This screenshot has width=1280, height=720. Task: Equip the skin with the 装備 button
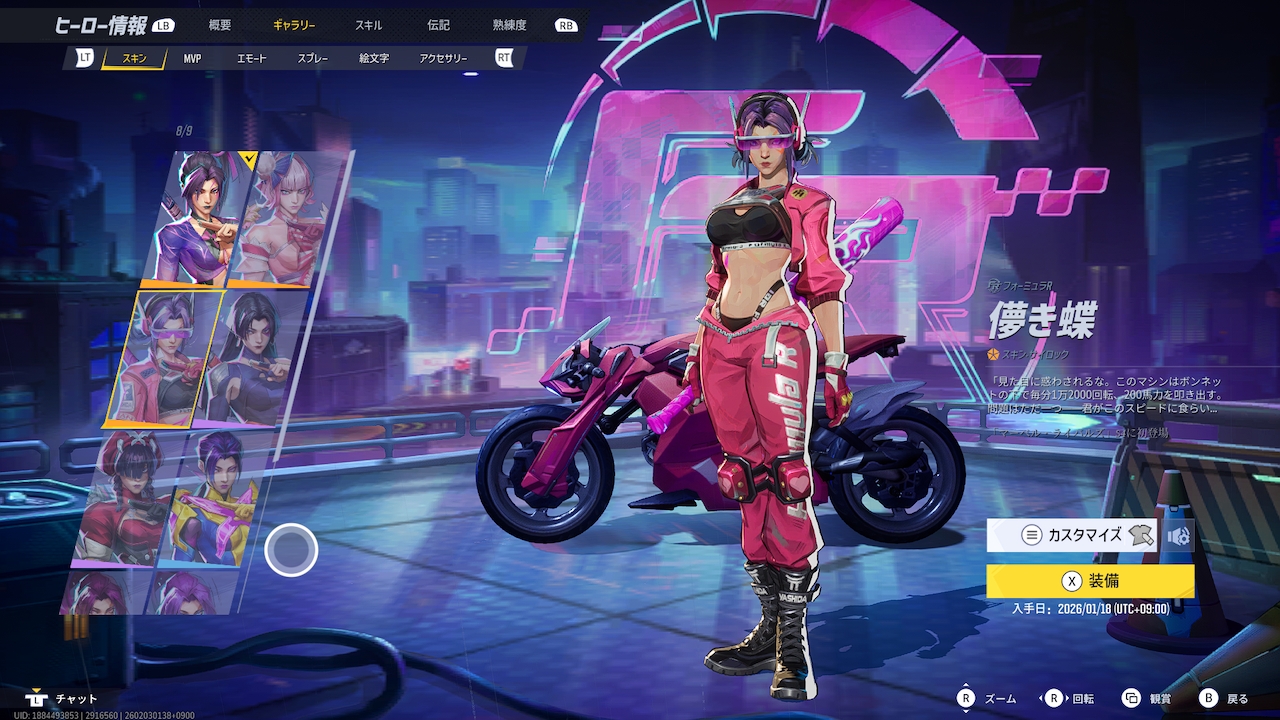point(1090,581)
